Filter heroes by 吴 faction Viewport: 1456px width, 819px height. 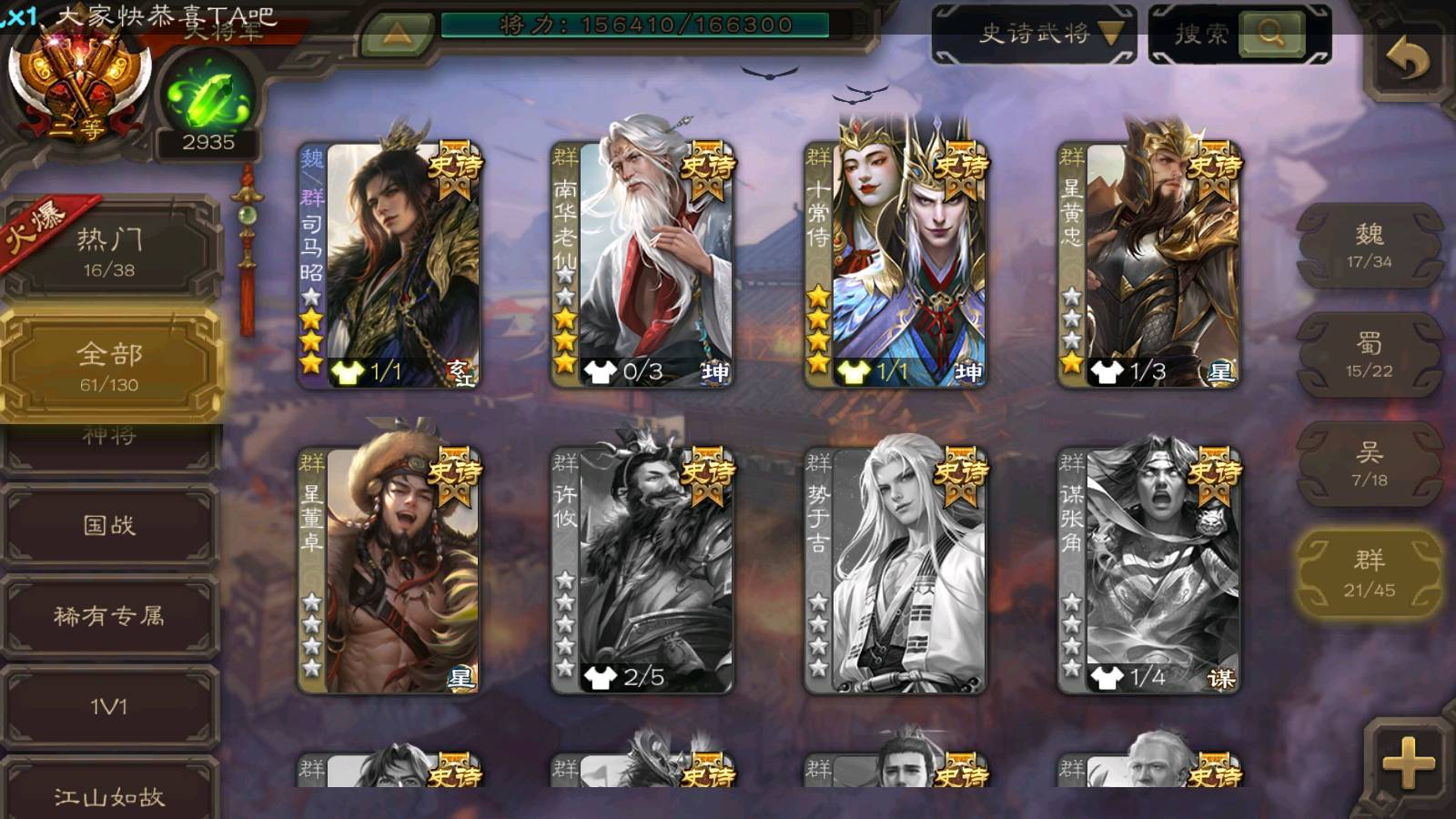1369,464
